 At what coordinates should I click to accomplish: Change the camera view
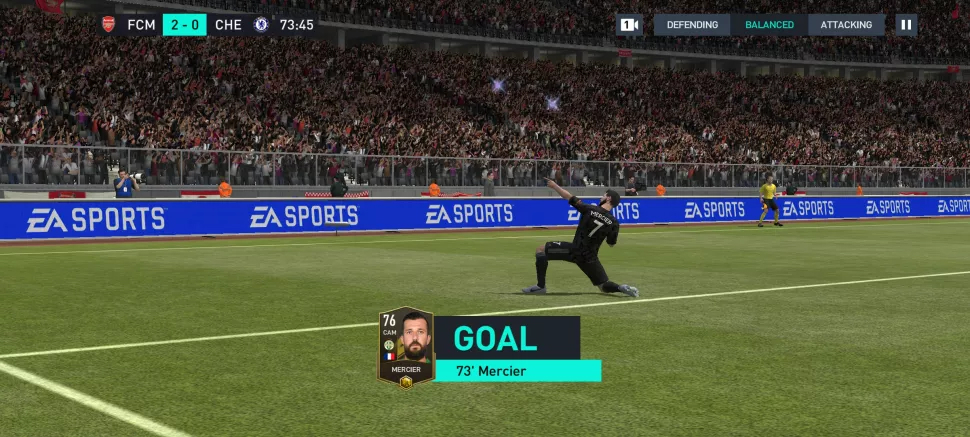[629, 25]
